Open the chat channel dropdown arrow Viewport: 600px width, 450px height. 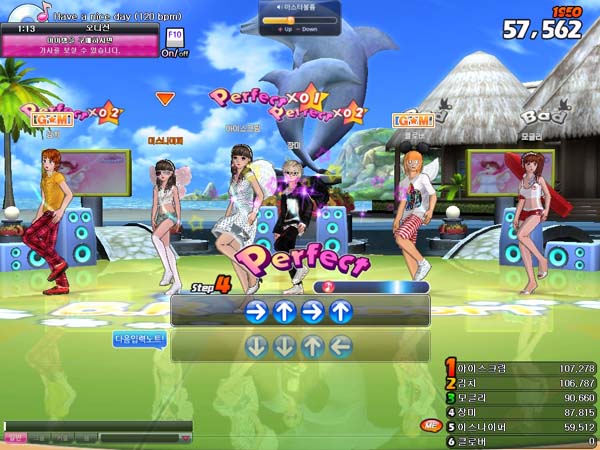[x=184, y=438]
